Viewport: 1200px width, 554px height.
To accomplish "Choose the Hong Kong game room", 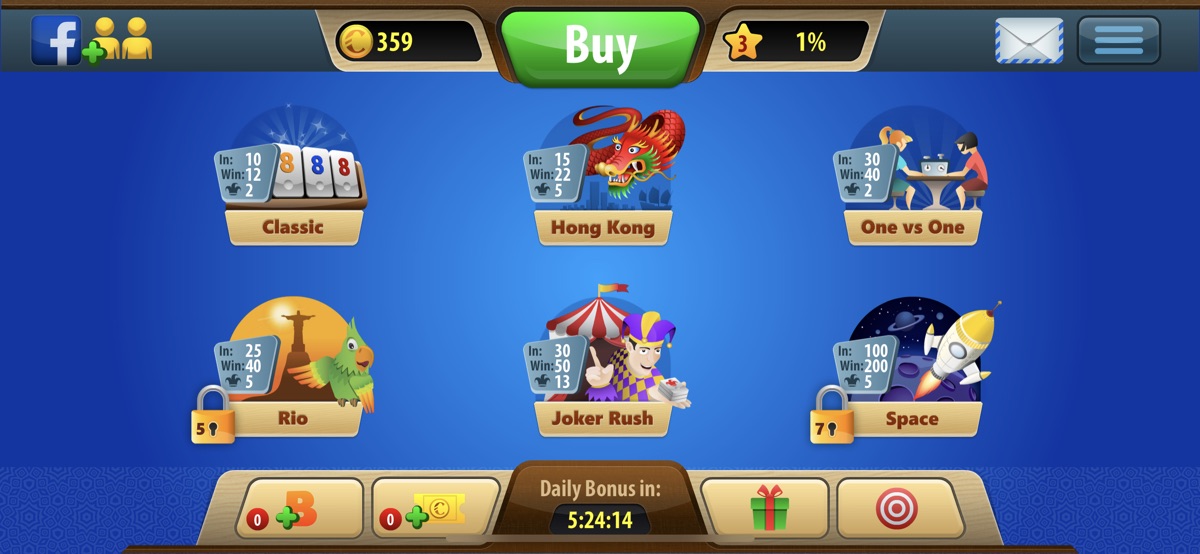I will (x=602, y=180).
